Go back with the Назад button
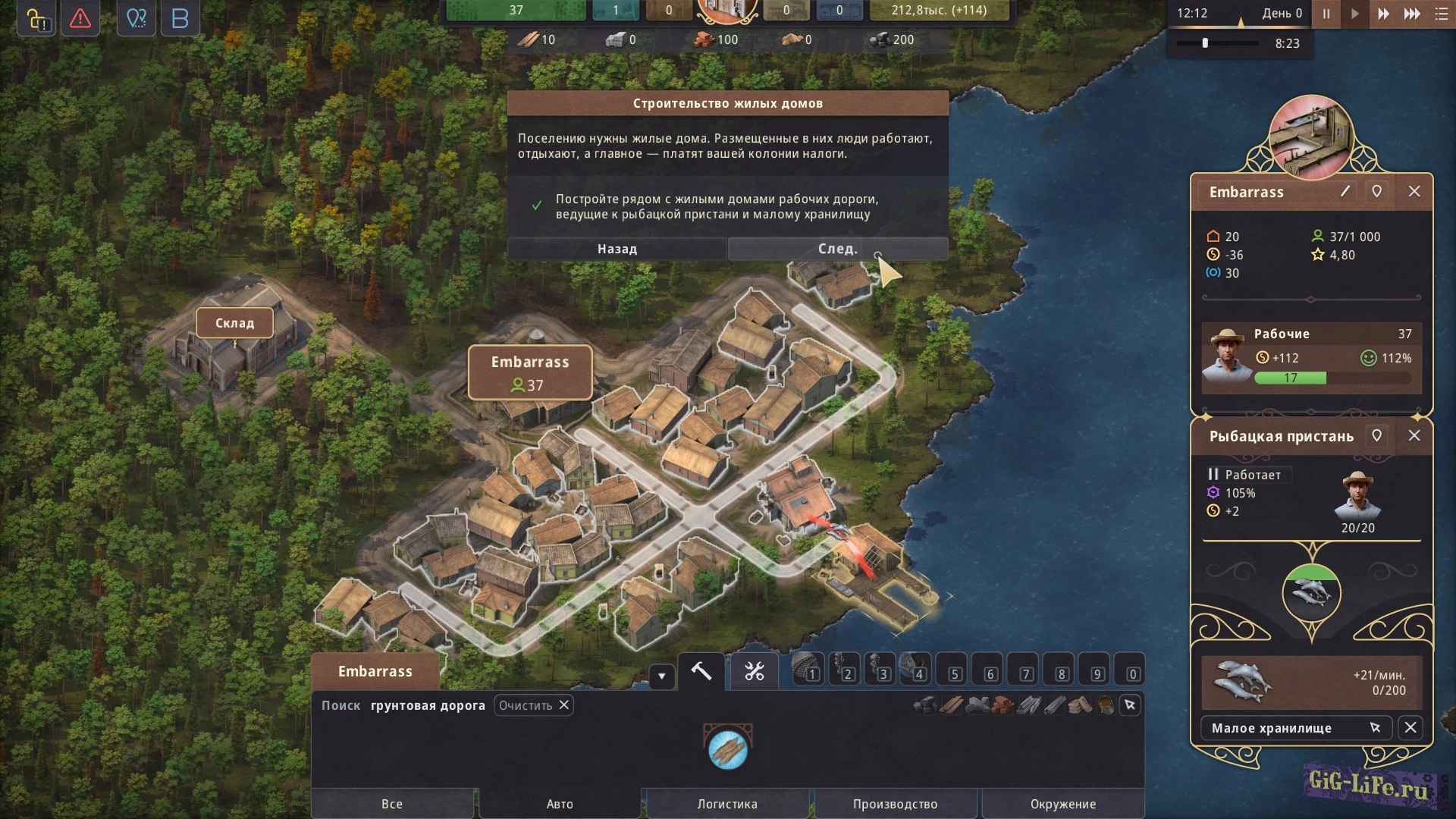Image resolution: width=1456 pixels, height=819 pixels. click(x=617, y=249)
